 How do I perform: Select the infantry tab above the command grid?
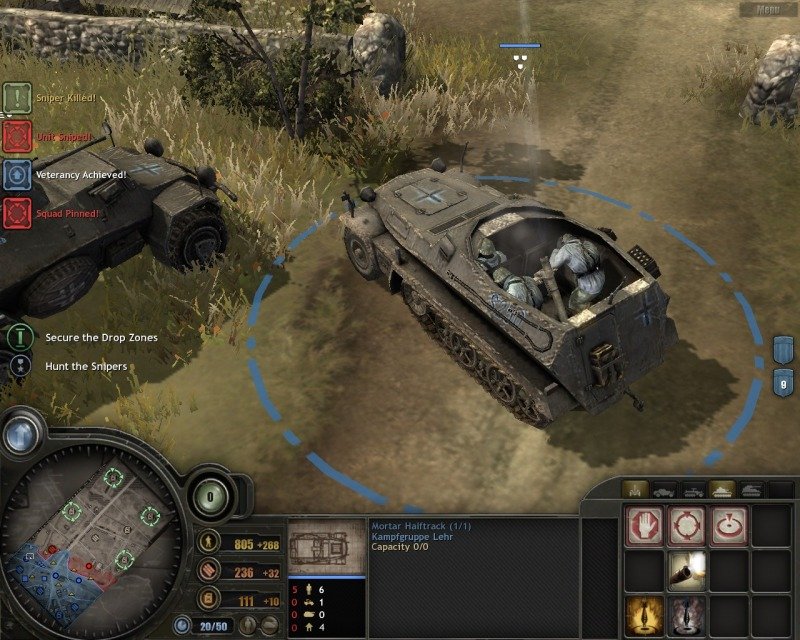tap(634, 490)
